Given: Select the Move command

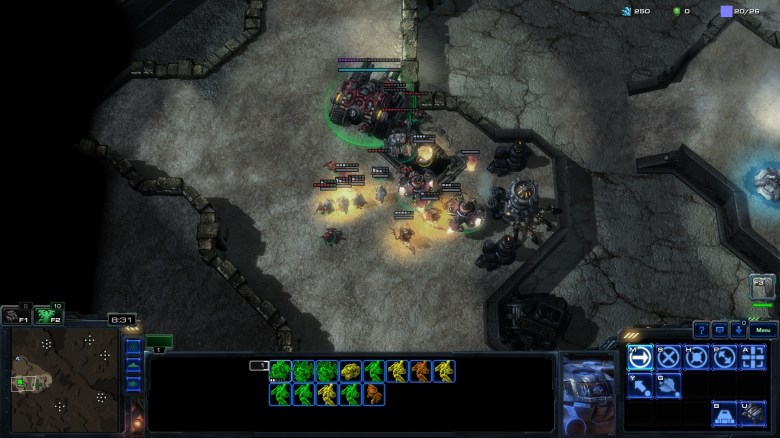Looking at the screenshot, I should 640,357.
